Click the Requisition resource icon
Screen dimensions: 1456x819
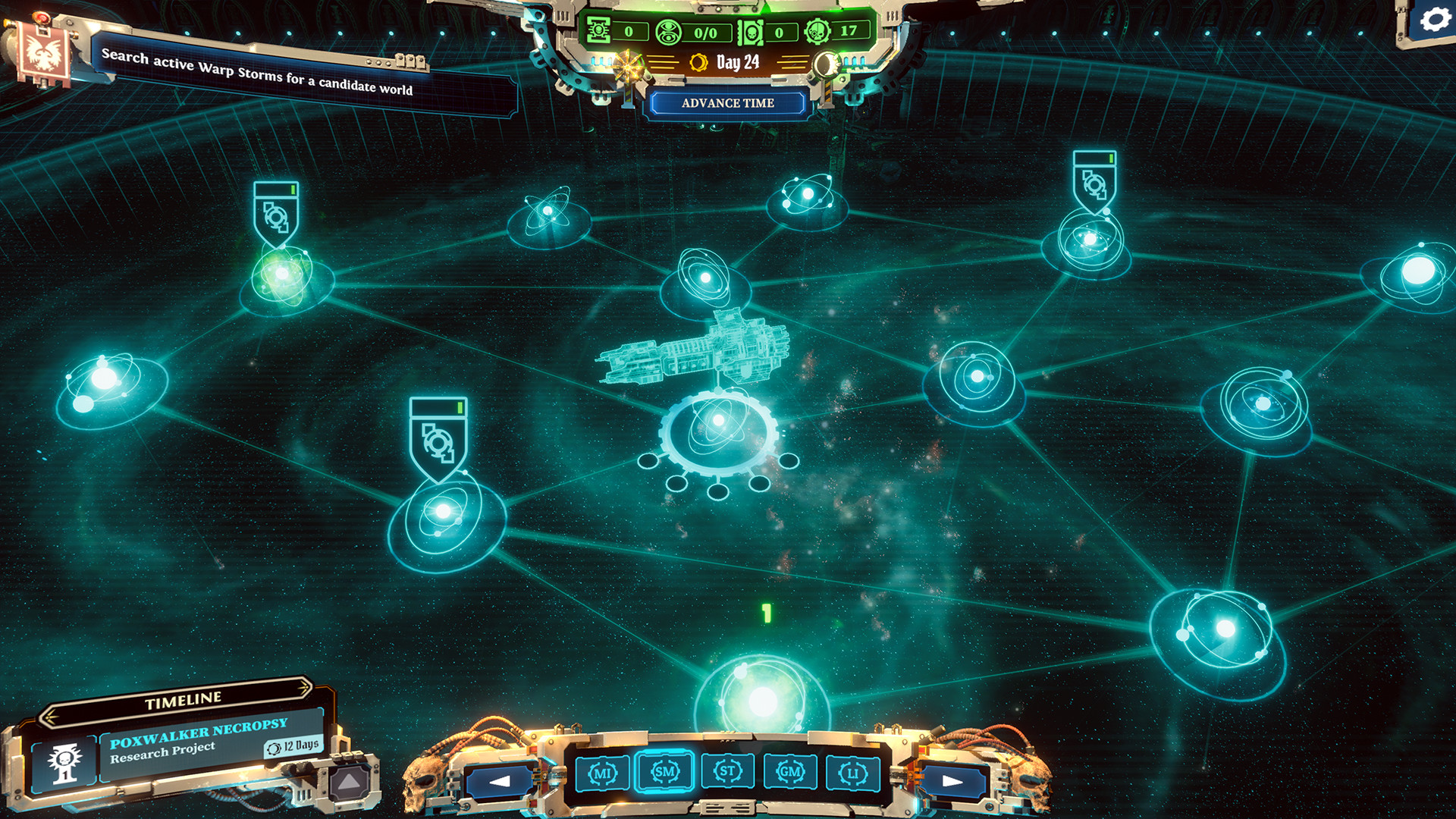point(600,30)
